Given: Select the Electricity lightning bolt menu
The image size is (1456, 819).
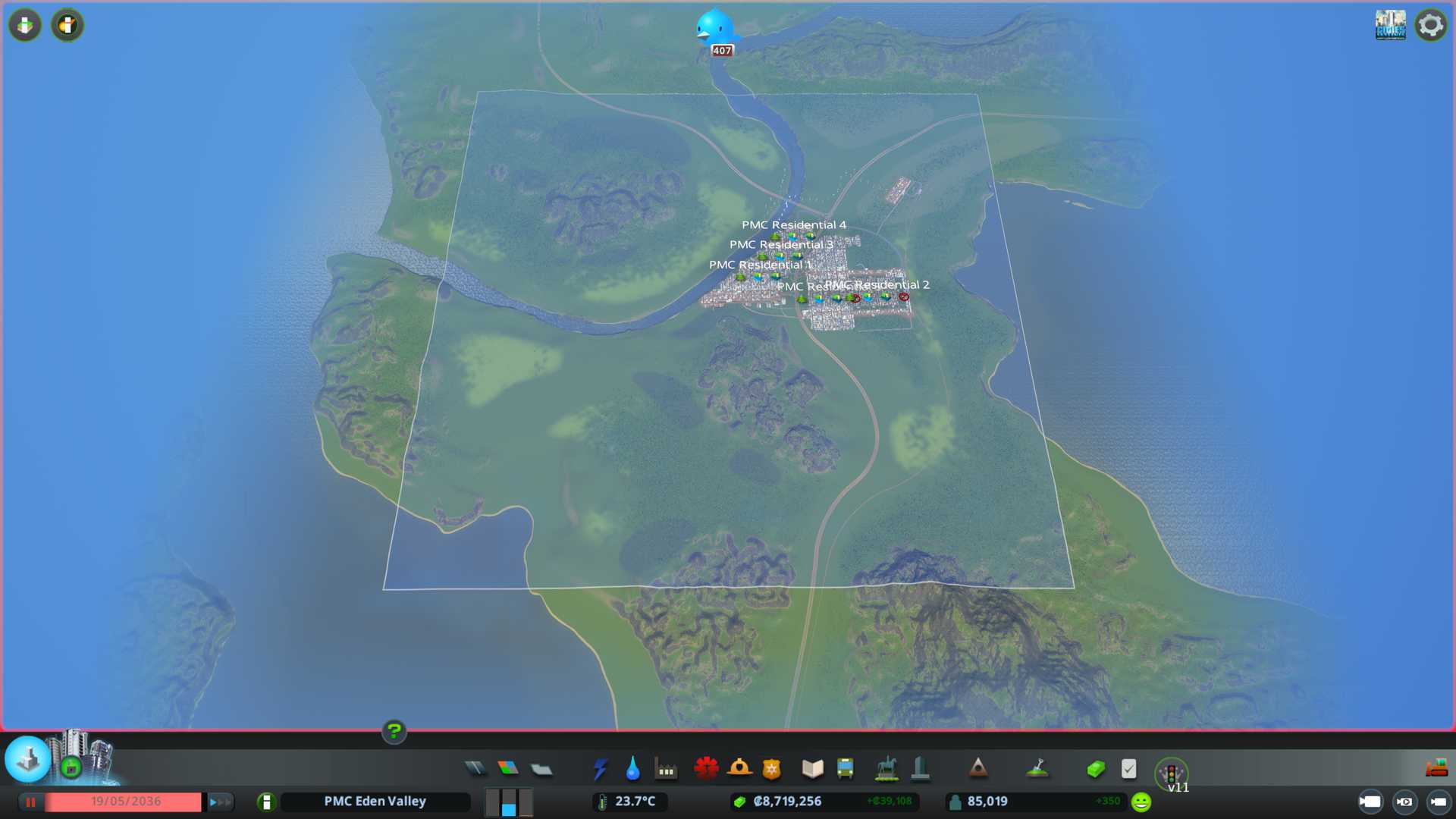Looking at the screenshot, I should [600, 769].
